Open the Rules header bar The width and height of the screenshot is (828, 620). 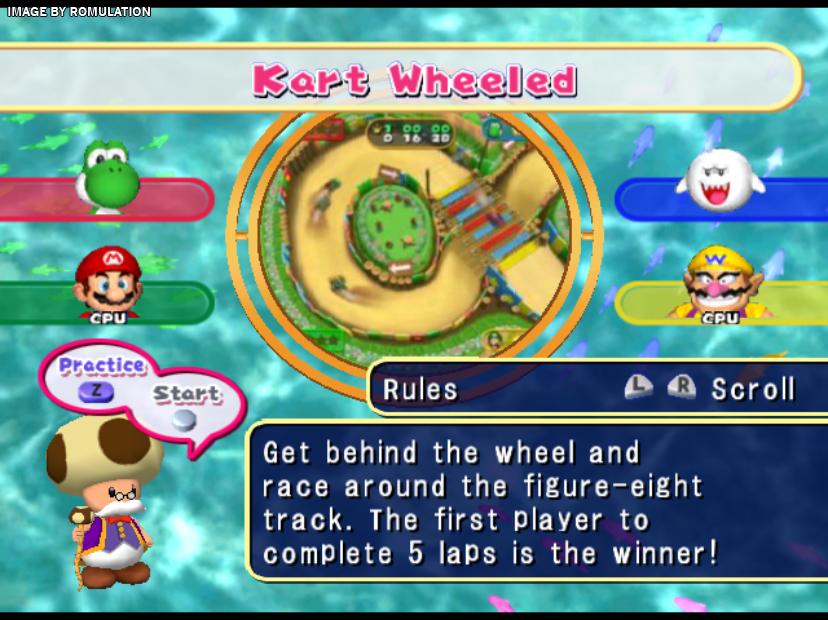pyautogui.click(x=595, y=388)
